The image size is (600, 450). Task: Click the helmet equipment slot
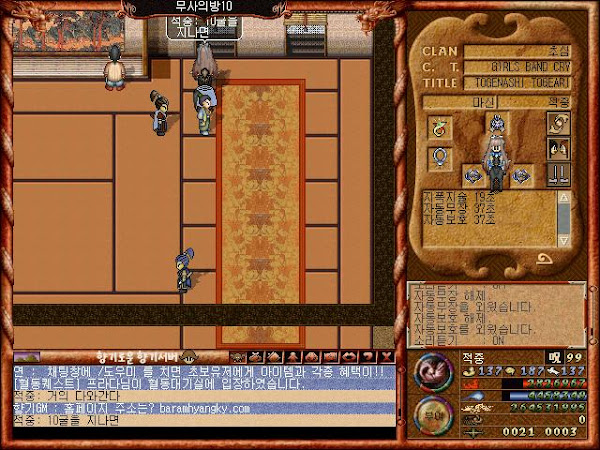[x=496, y=125]
